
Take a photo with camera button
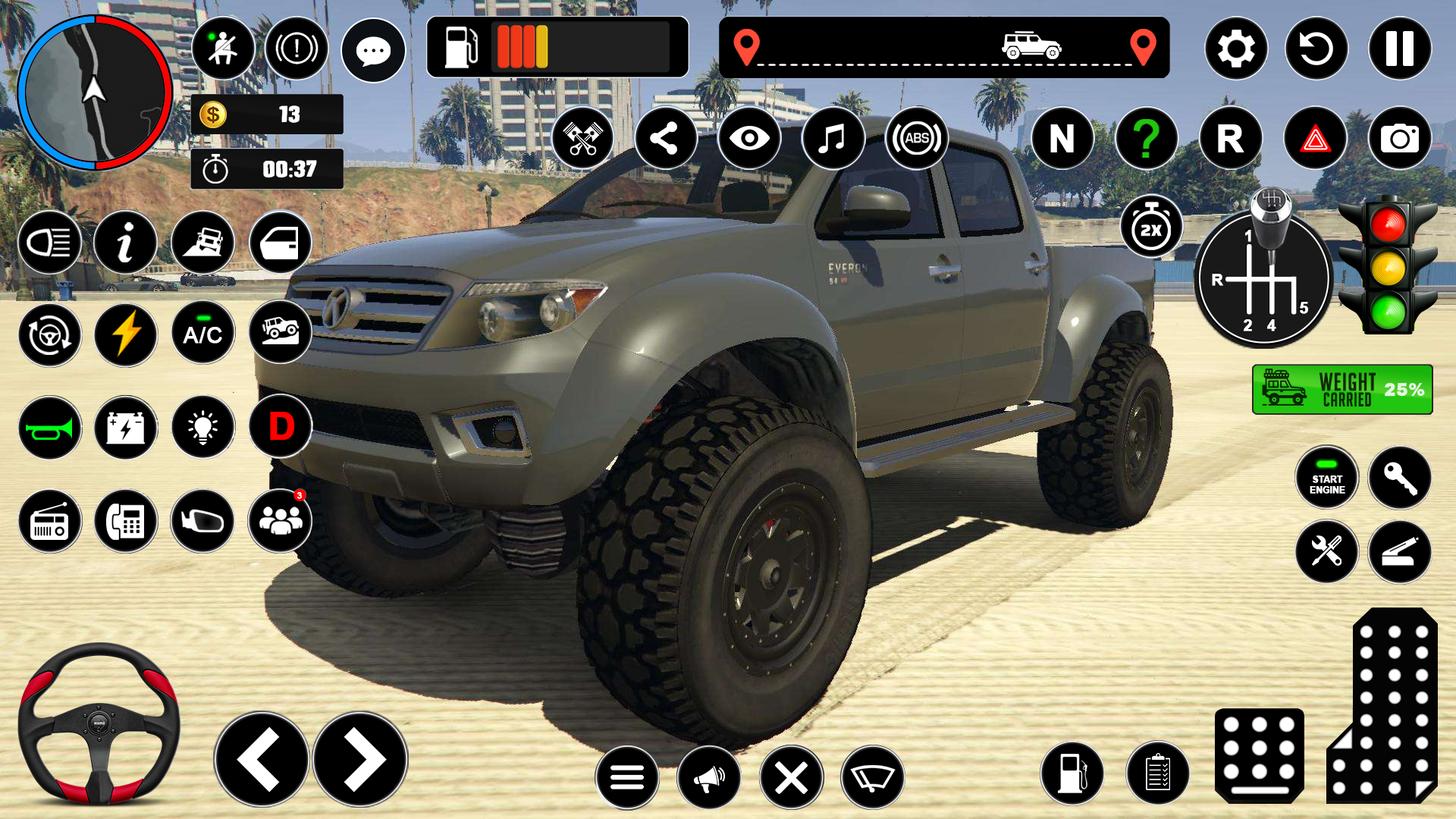click(x=1399, y=139)
